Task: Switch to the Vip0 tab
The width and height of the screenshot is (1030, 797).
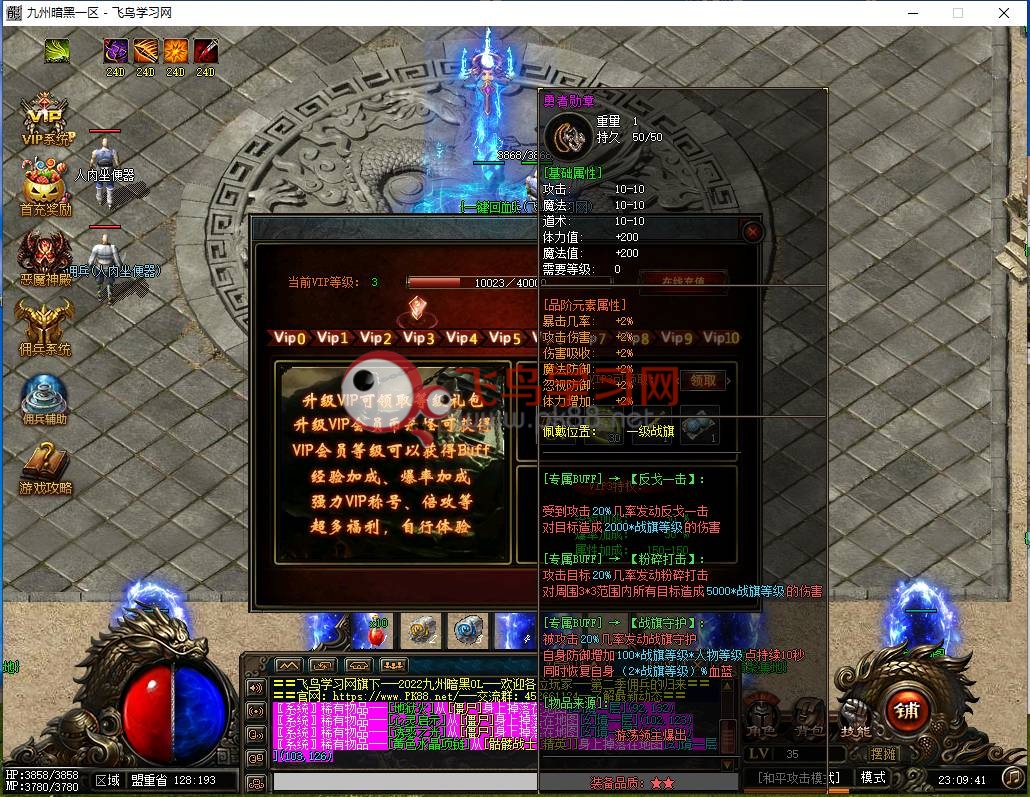Action: 289,338
